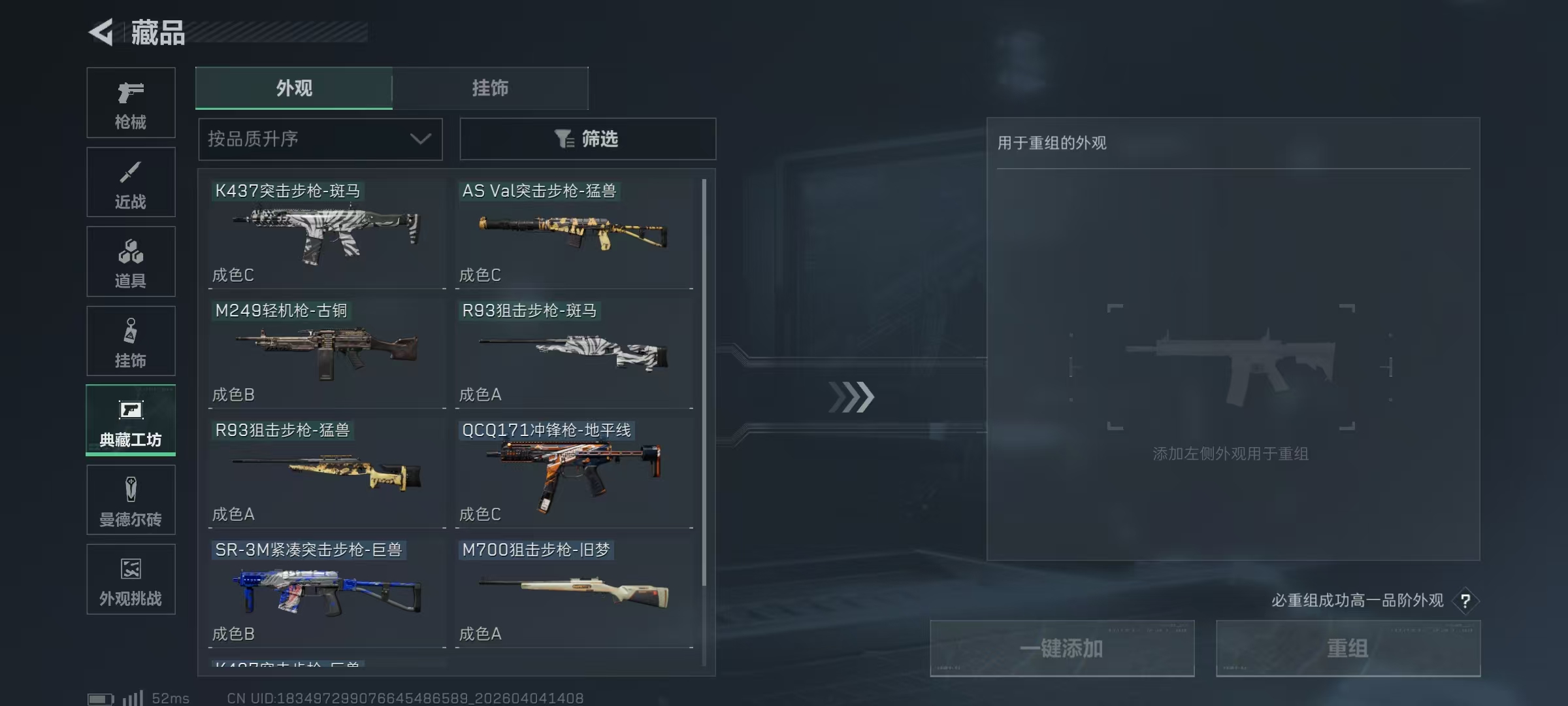Open the 筛选 filter options

[x=587, y=139]
